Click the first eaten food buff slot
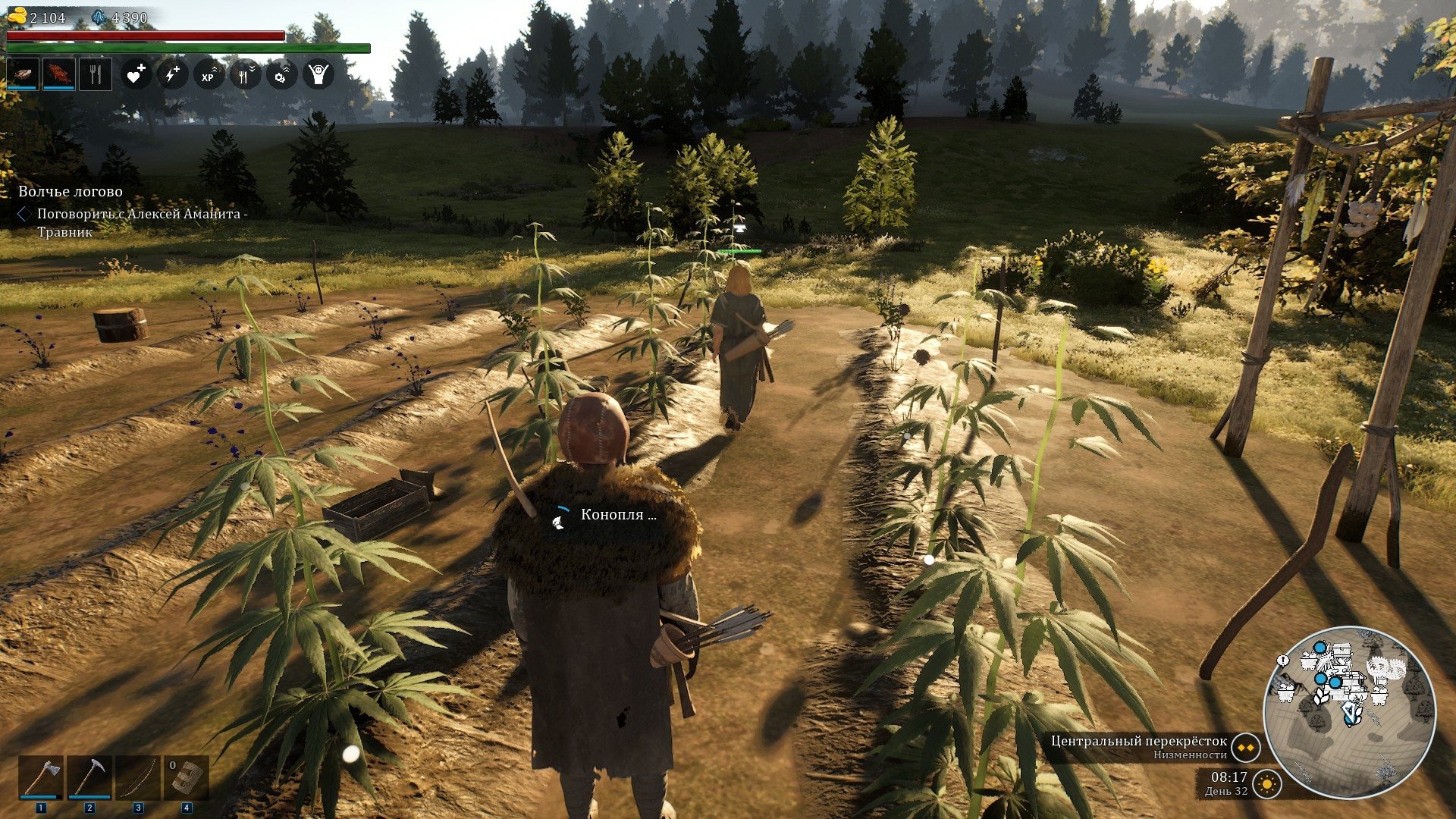Image resolution: width=1456 pixels, height=819 pixels. [x=22, y=74]
